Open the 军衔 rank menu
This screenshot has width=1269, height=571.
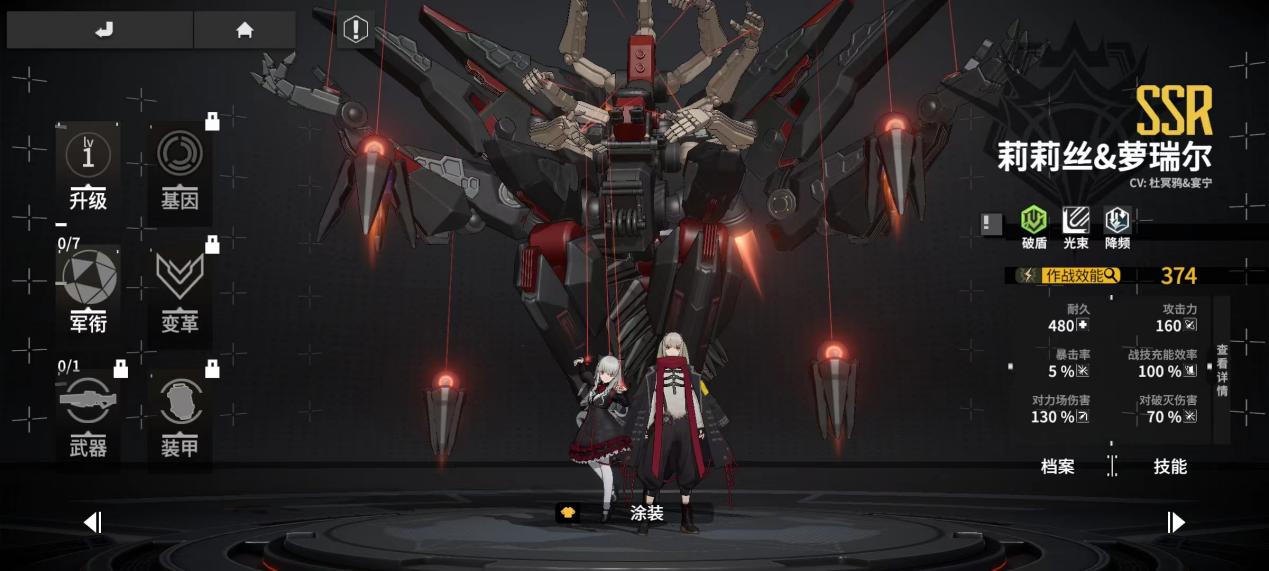88,290
